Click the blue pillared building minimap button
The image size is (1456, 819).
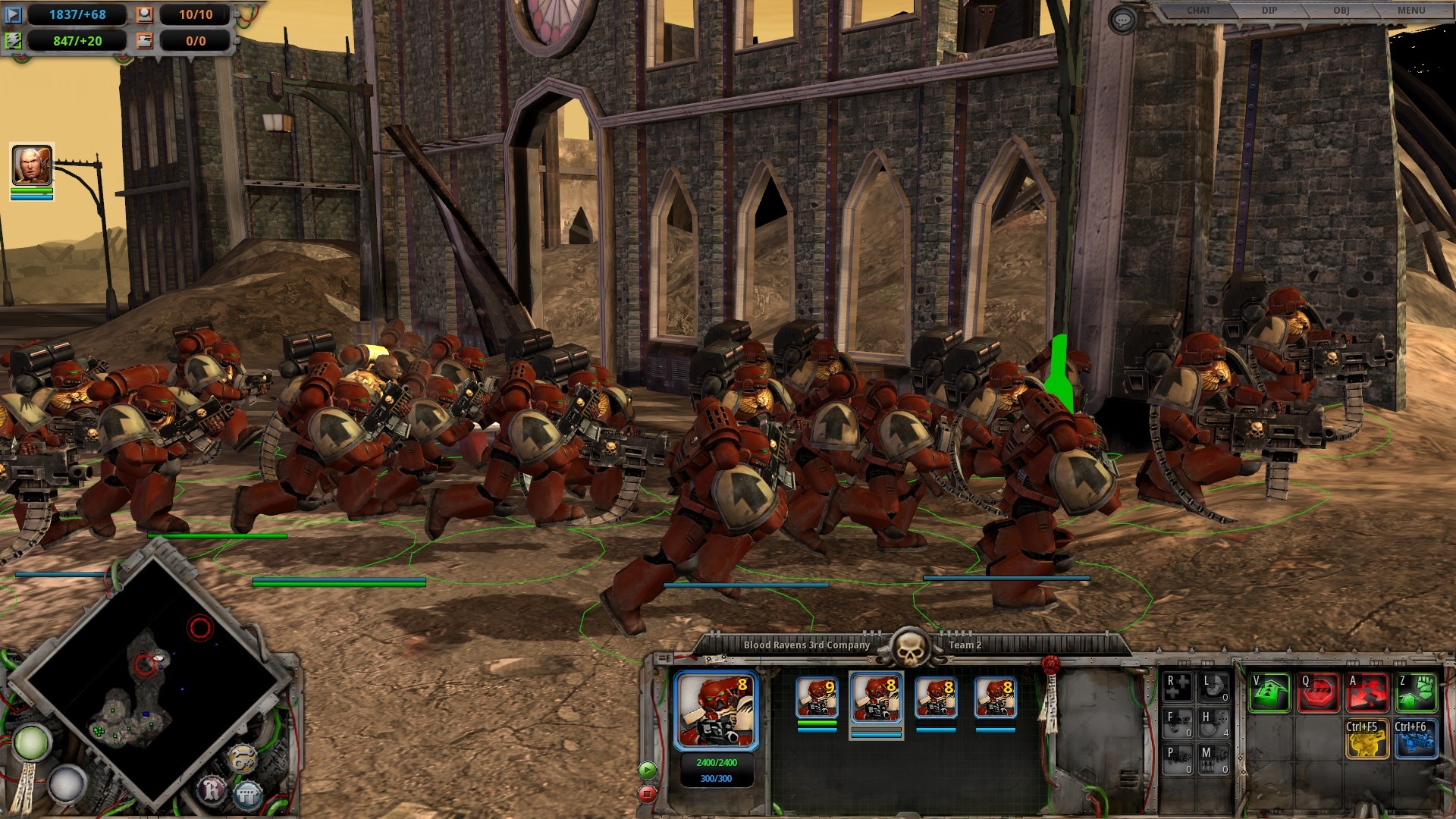pyautogui.click(x=247, y=795)
